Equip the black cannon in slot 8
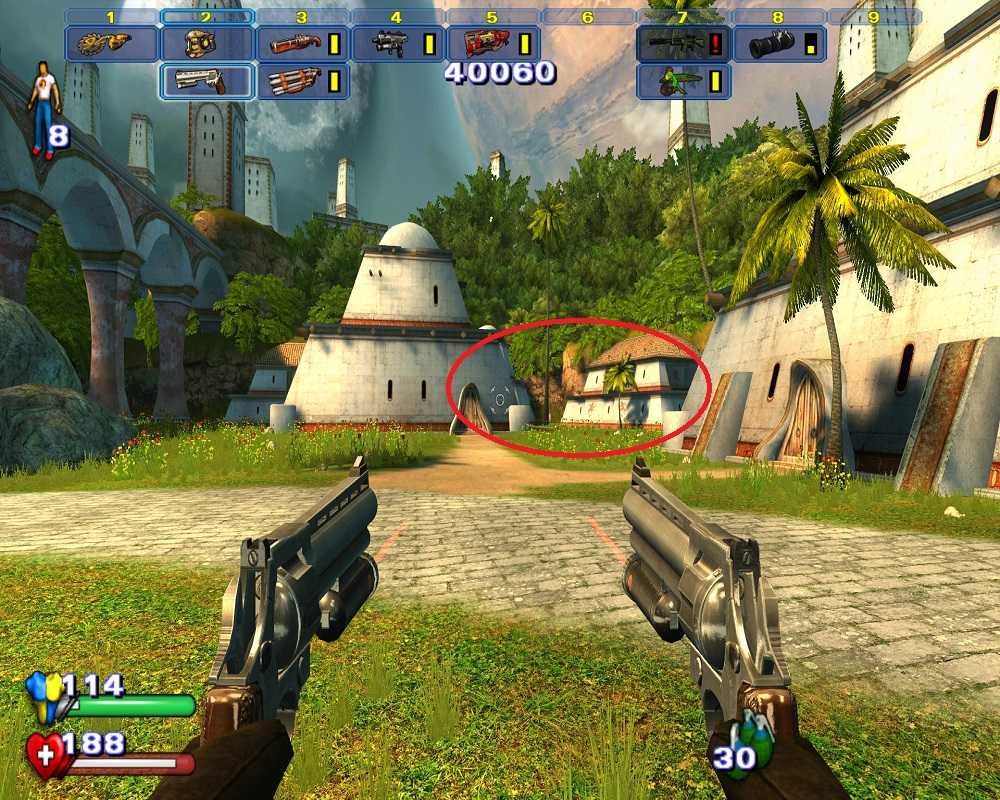1000x800 pixels. (771, 44)
